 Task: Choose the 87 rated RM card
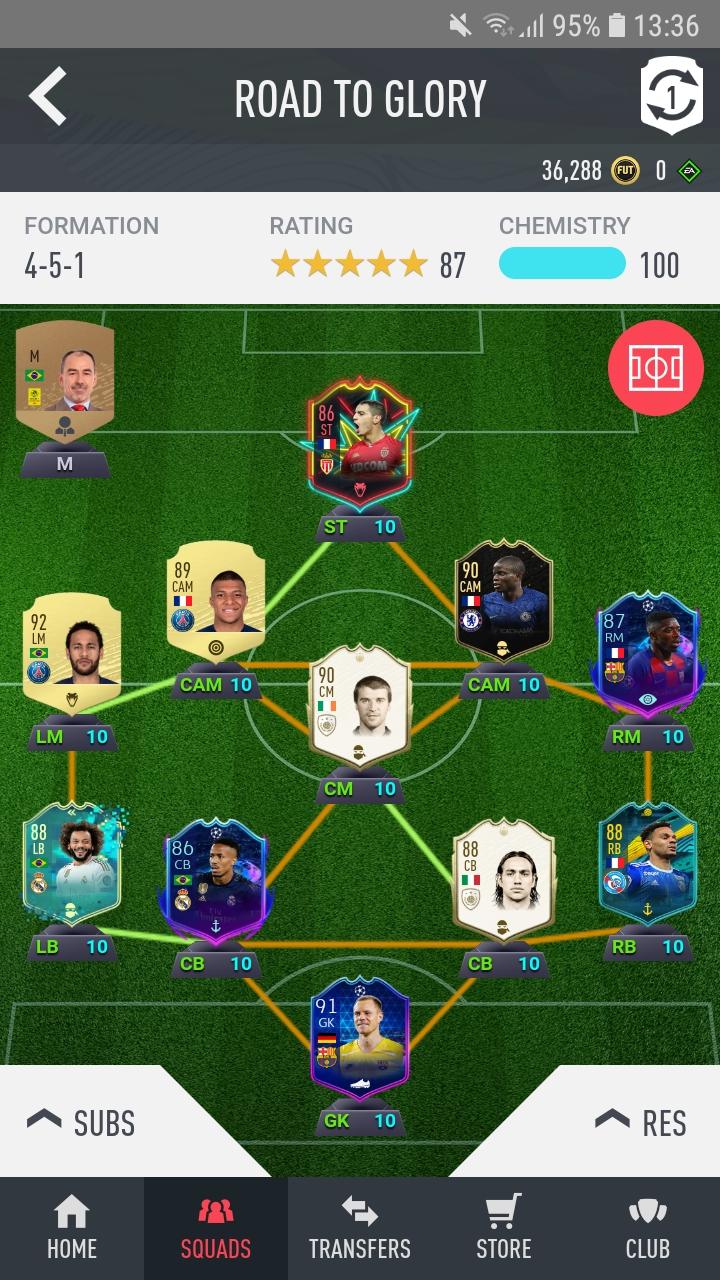coord(647,650)
